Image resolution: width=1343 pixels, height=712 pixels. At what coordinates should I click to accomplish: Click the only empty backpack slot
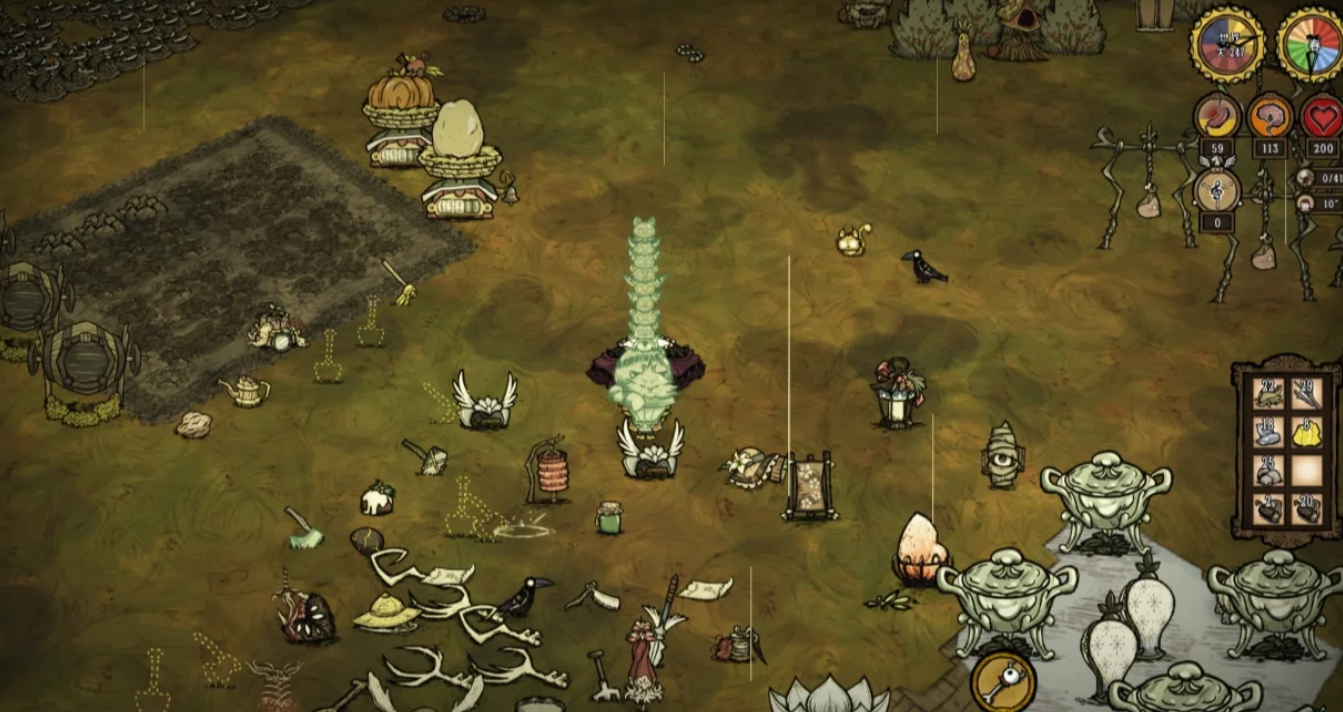click(1306, 471)
